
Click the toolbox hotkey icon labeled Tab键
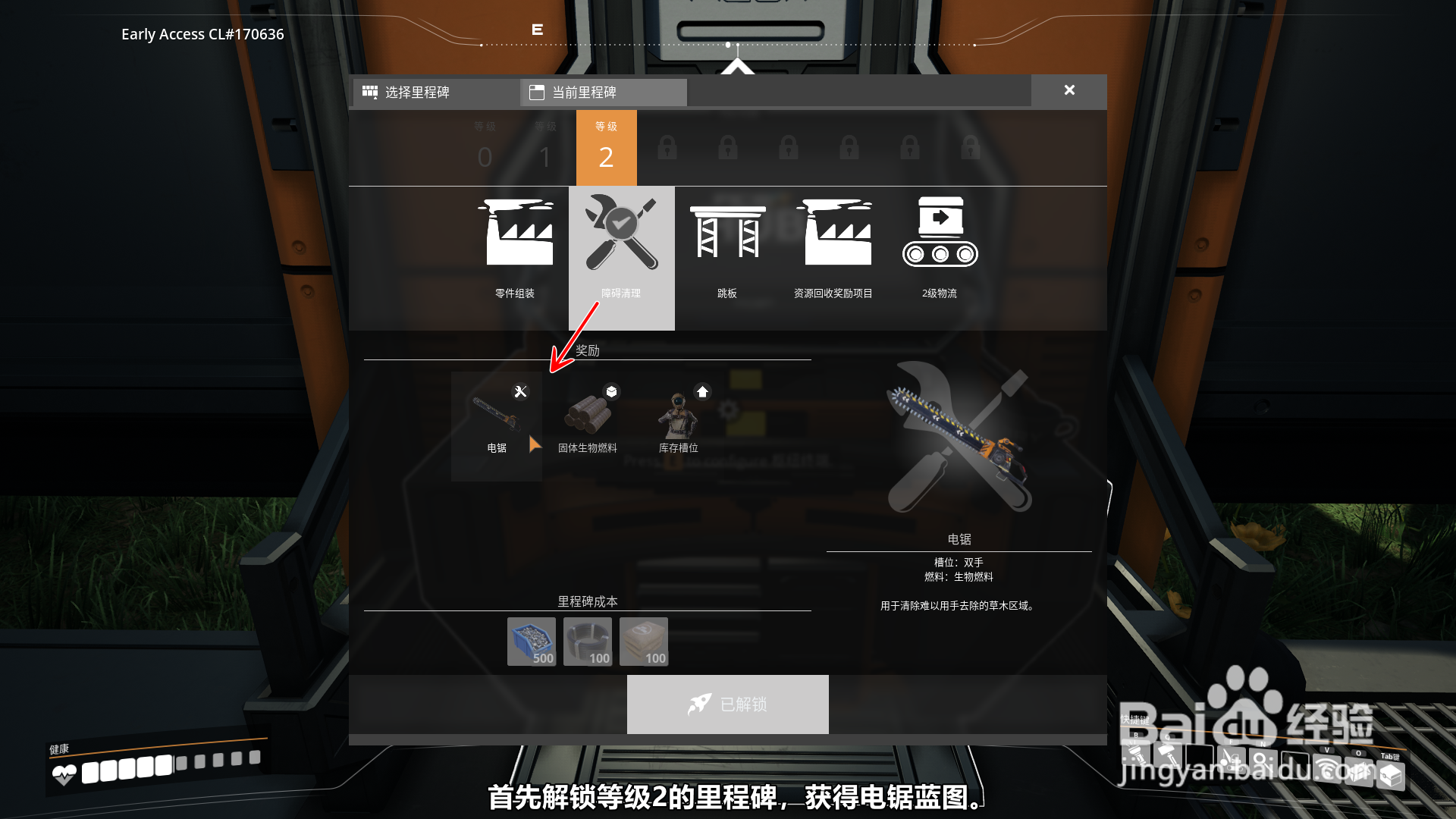pyautogui.click(x=1391, y=775)
